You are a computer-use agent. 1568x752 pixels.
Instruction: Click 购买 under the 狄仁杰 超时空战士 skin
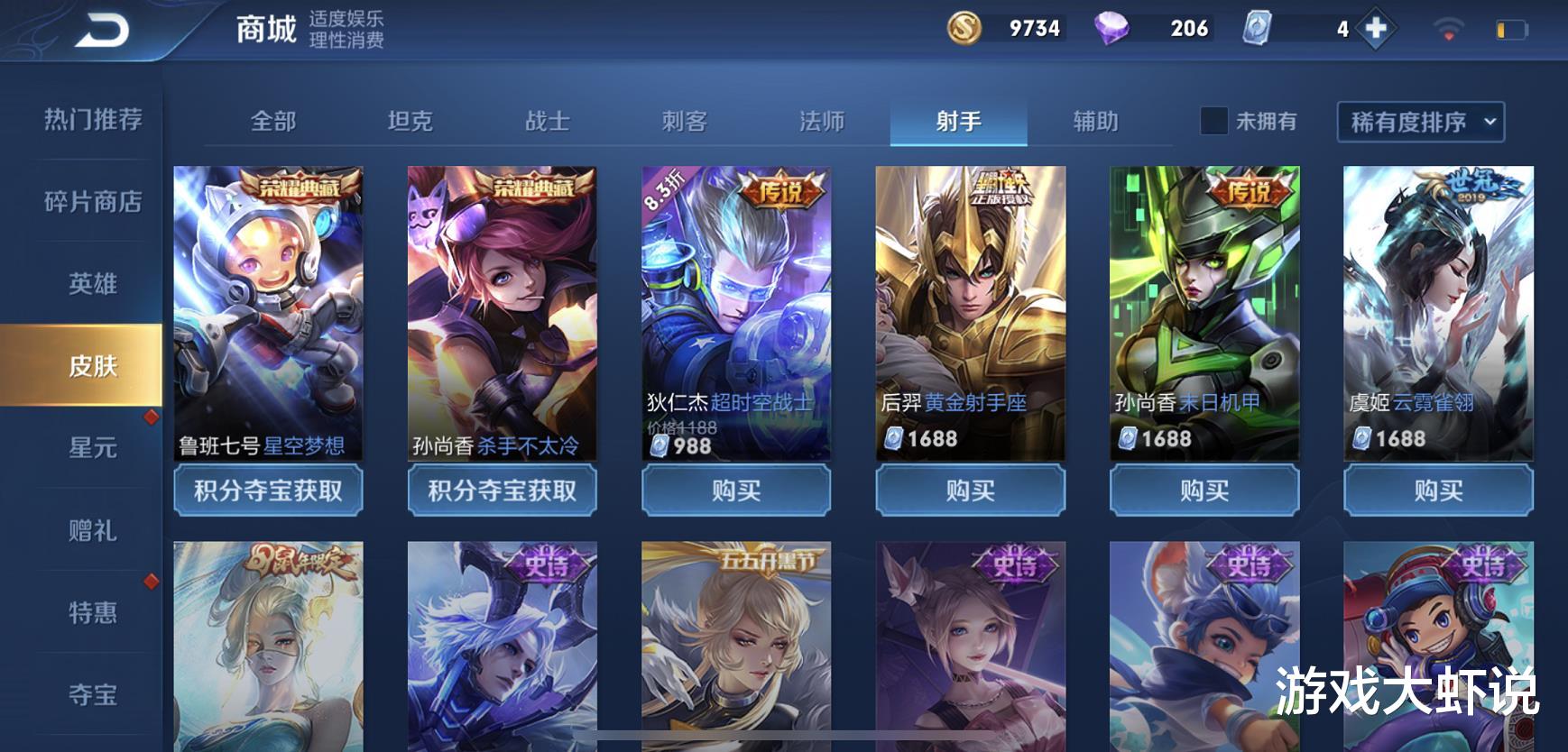point(736,491)
